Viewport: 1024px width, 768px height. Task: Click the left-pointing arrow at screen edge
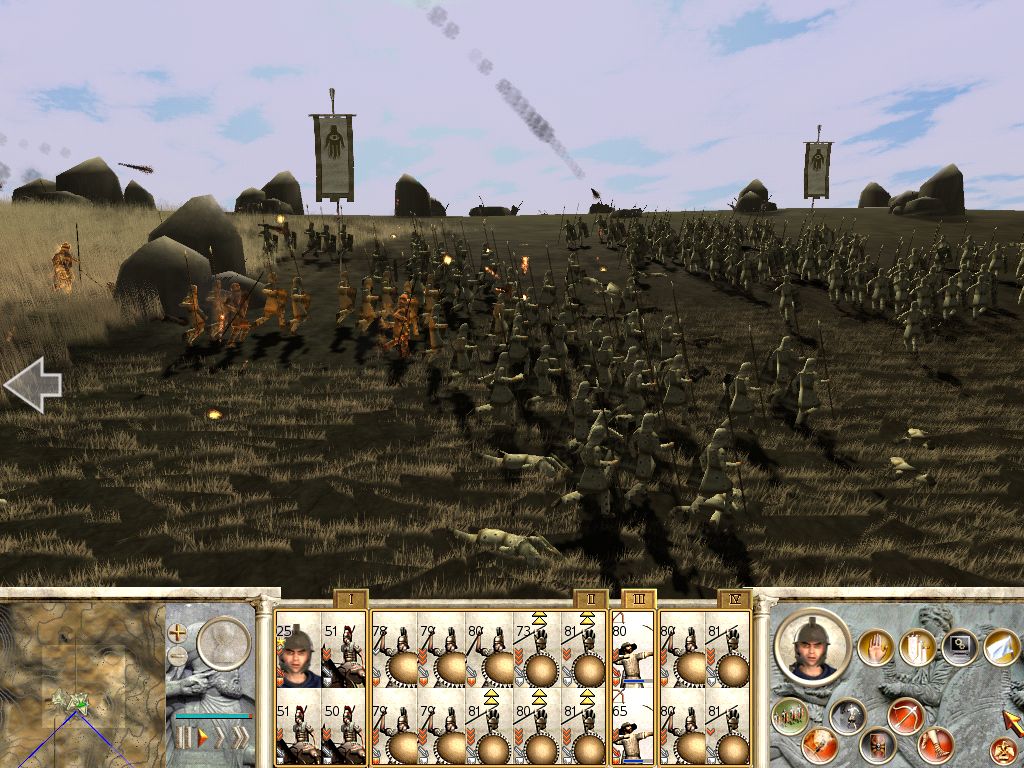tap(32, 385)
